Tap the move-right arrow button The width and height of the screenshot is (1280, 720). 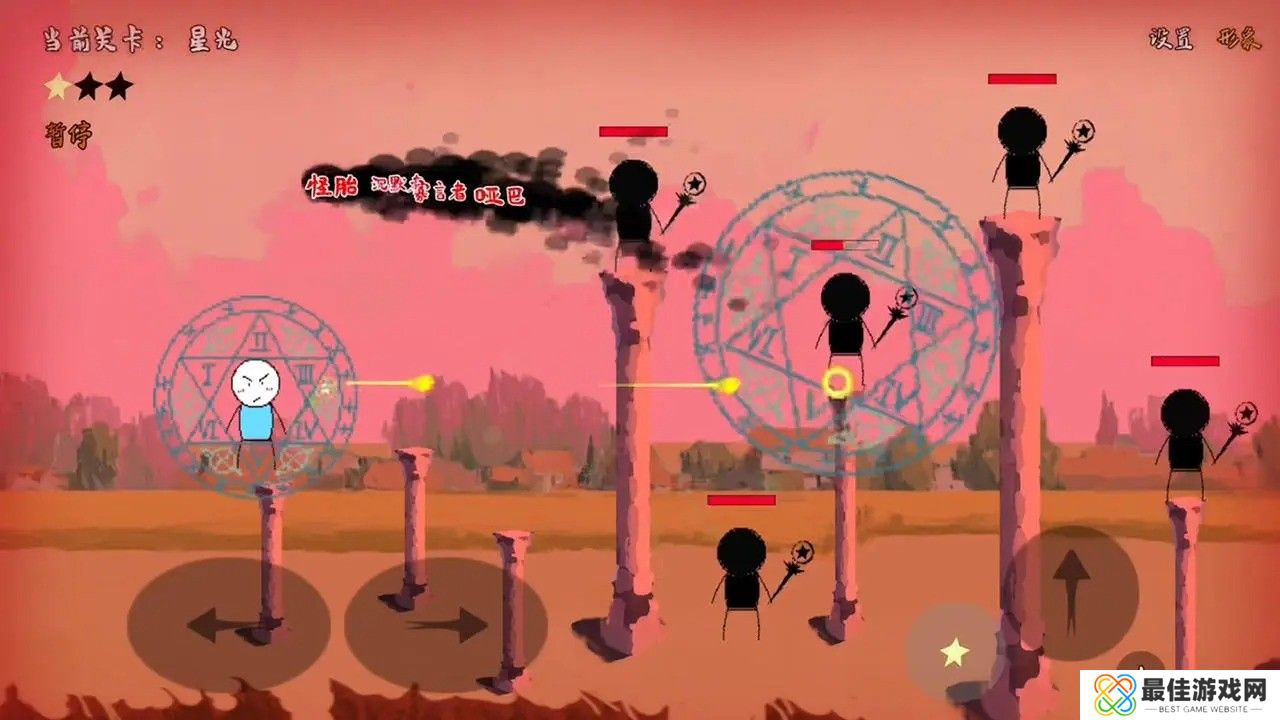[x=445, y=626]
